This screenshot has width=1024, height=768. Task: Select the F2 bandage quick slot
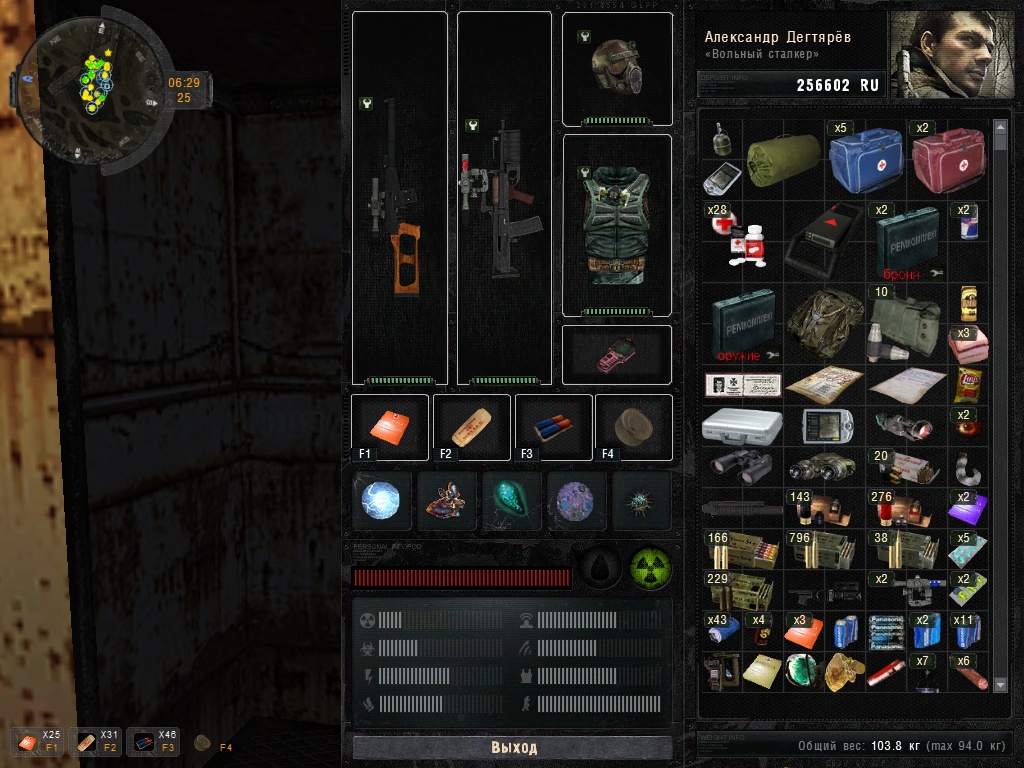coord(471,427)
